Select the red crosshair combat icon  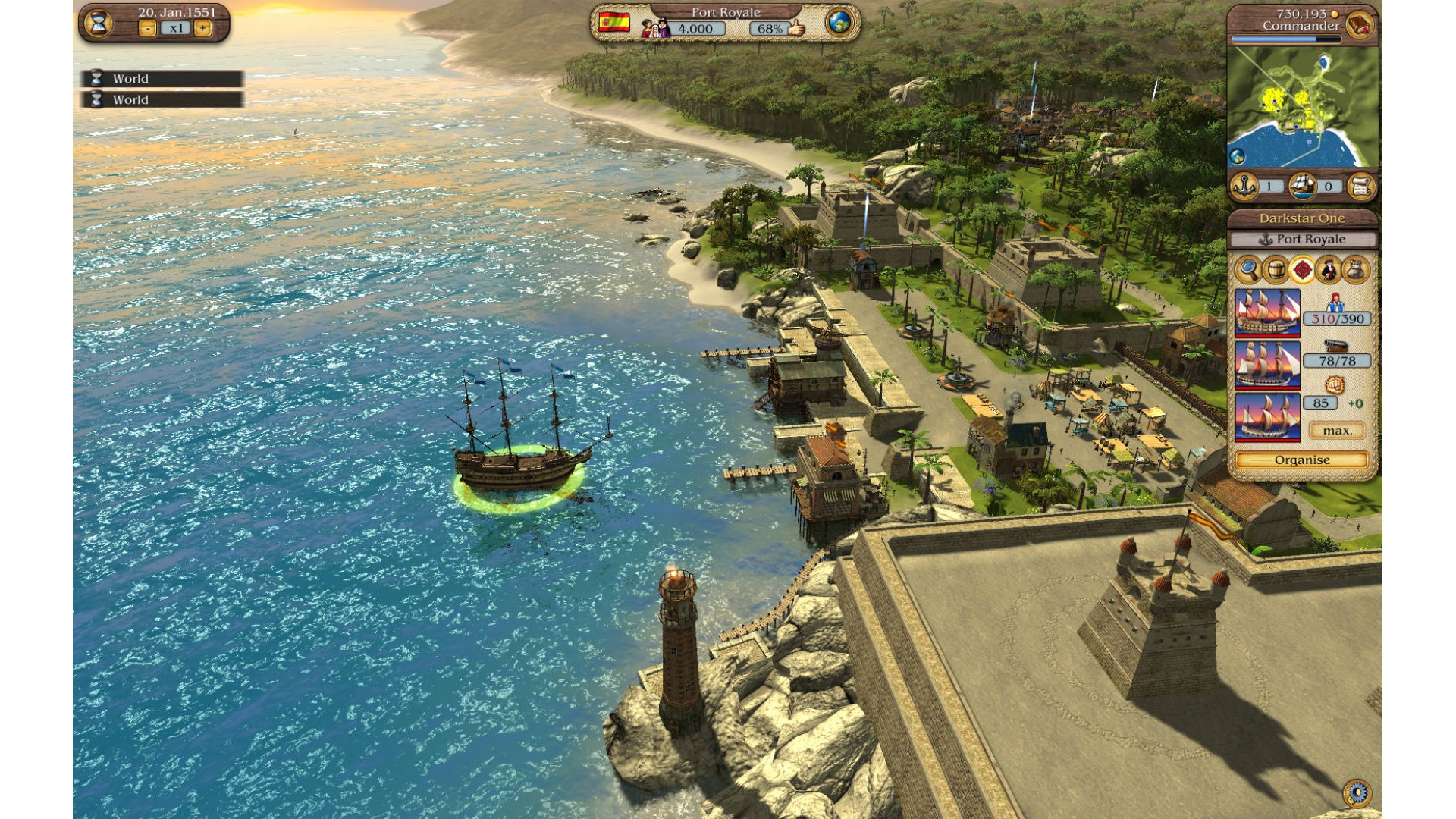click(x=1302, y=269)
